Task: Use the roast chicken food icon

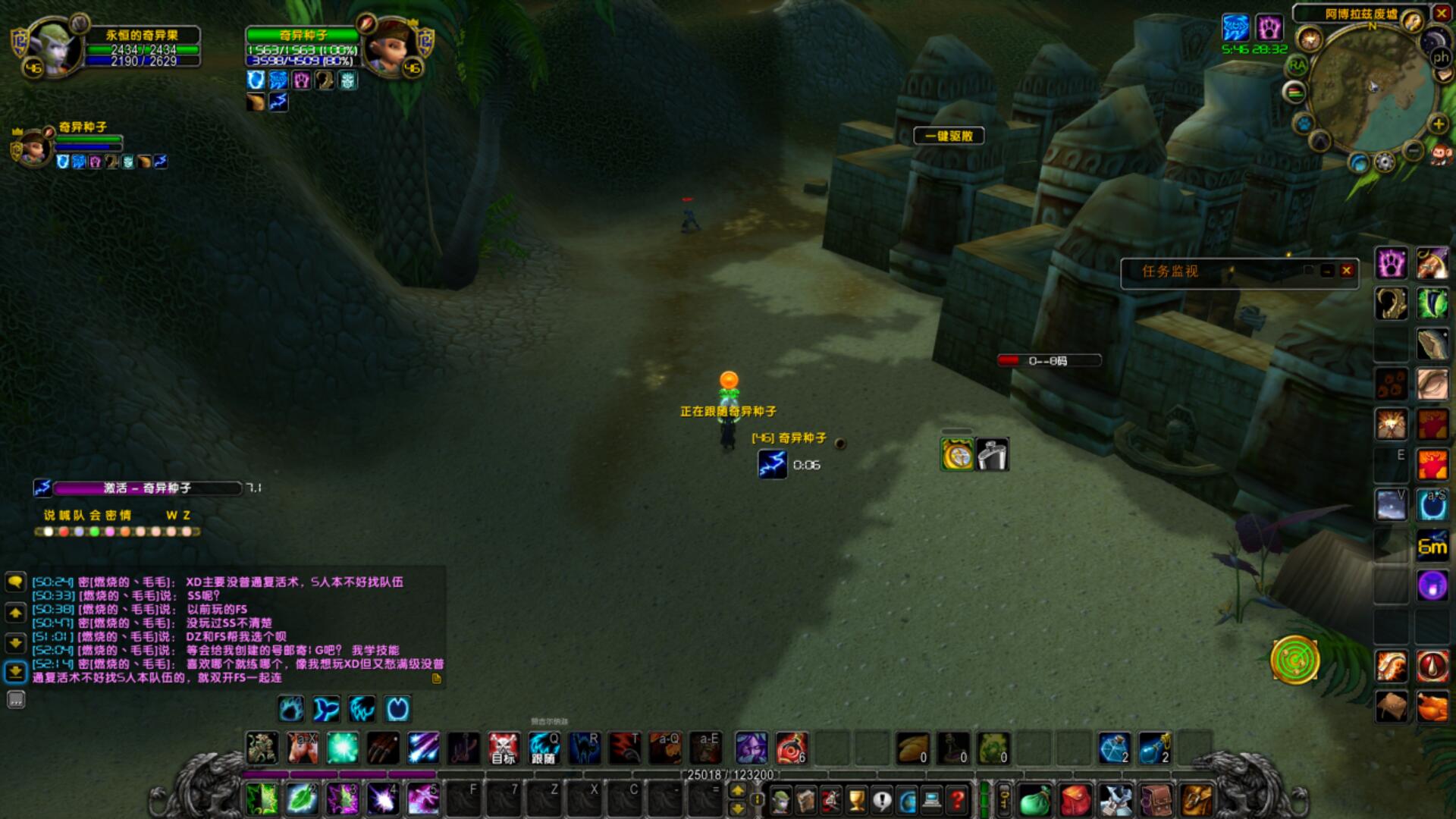Action: [x=1432, y=708]
